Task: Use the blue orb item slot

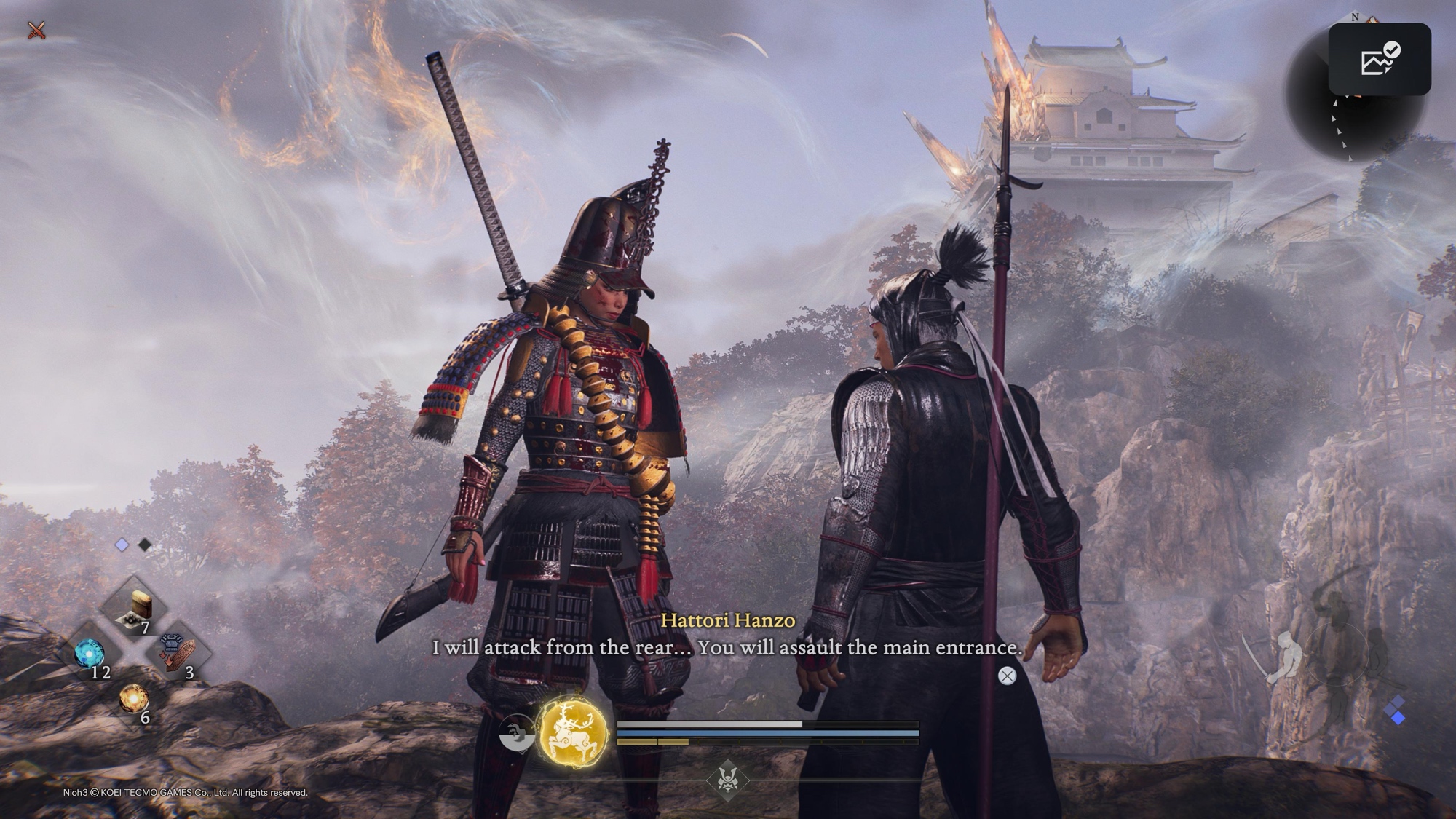Action: 90,653
